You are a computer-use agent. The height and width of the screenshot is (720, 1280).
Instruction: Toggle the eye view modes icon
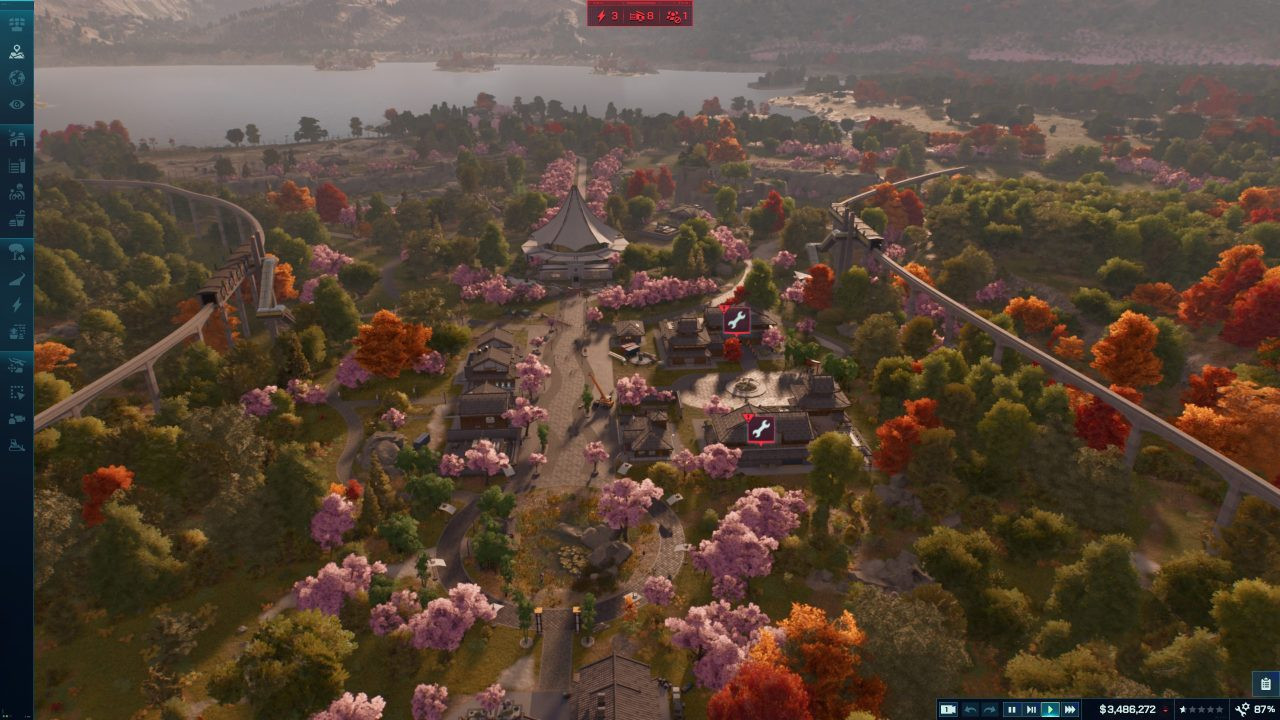(x=16, y=105)
